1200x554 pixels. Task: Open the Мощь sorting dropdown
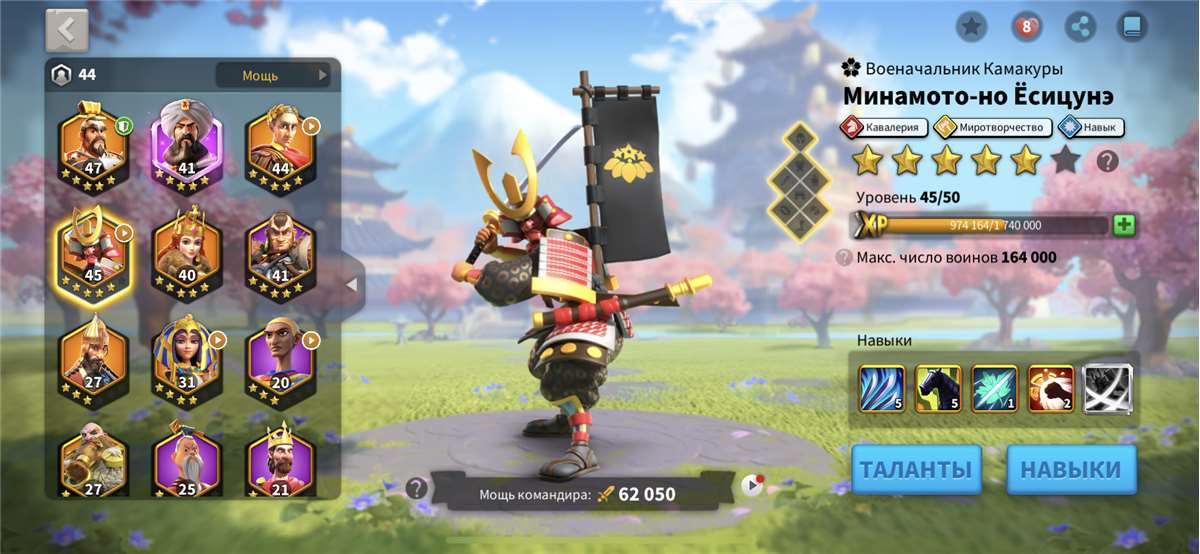click(x=272, y=75)
